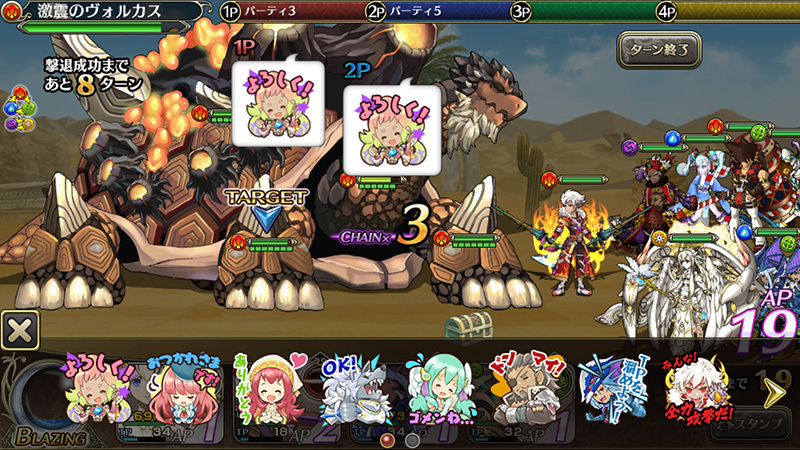
Task: Send the blue-armored knight stamp
Action: 611,388
